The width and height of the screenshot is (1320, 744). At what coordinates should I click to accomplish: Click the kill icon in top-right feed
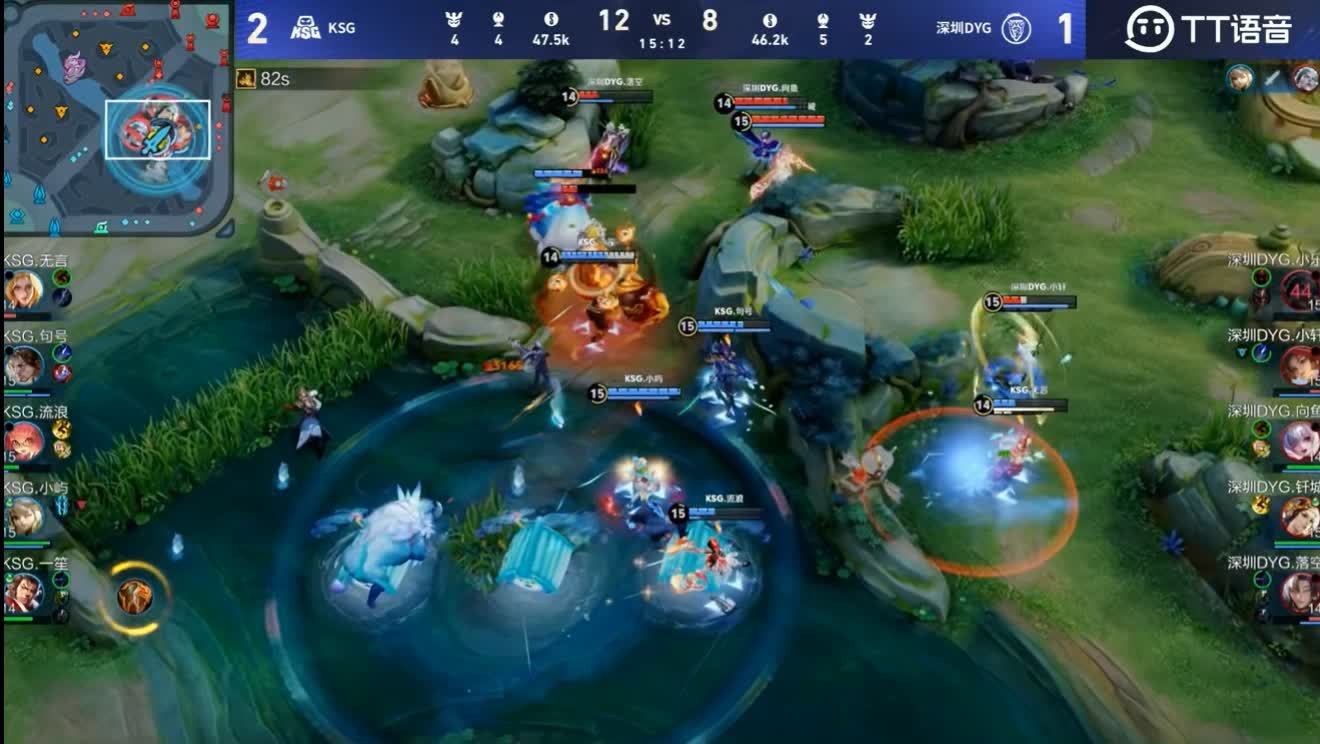(x=1273, y=78)
